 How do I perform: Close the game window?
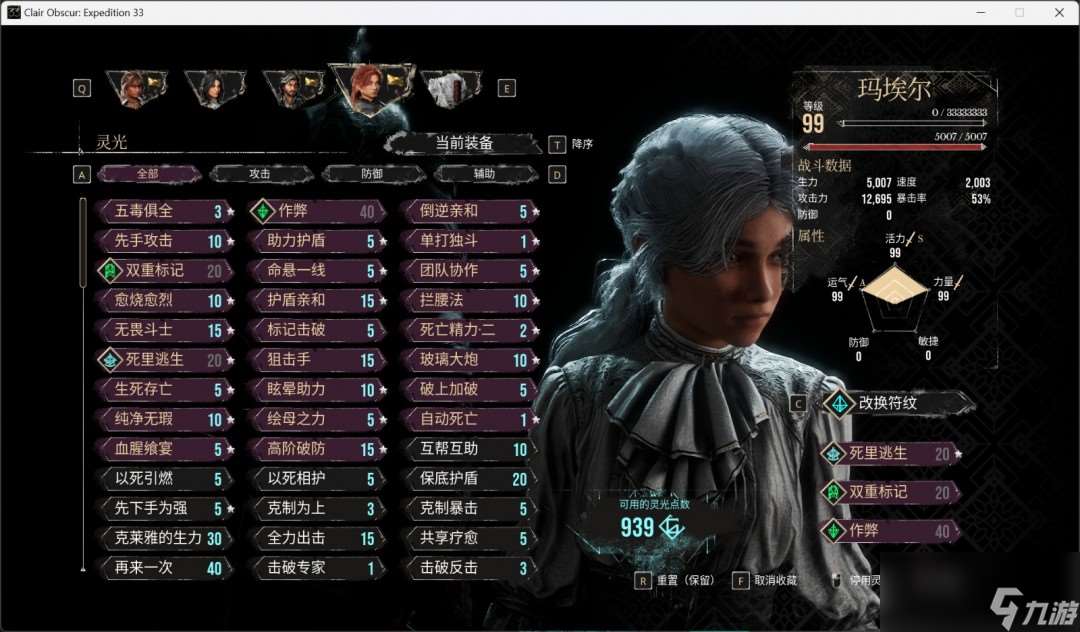click(1056, 12)
